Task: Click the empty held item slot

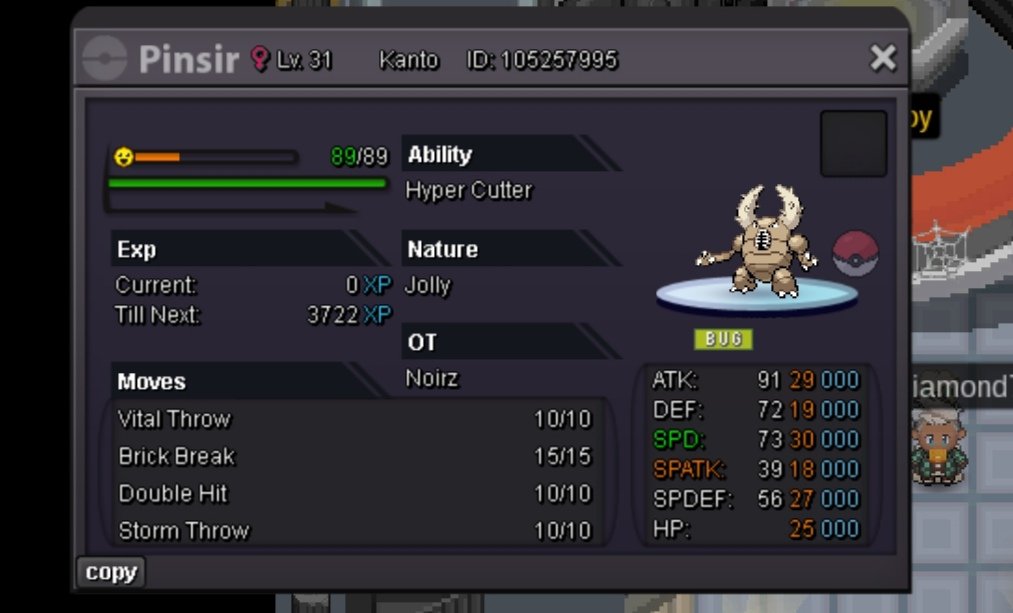Action: (x=853, y=144)
